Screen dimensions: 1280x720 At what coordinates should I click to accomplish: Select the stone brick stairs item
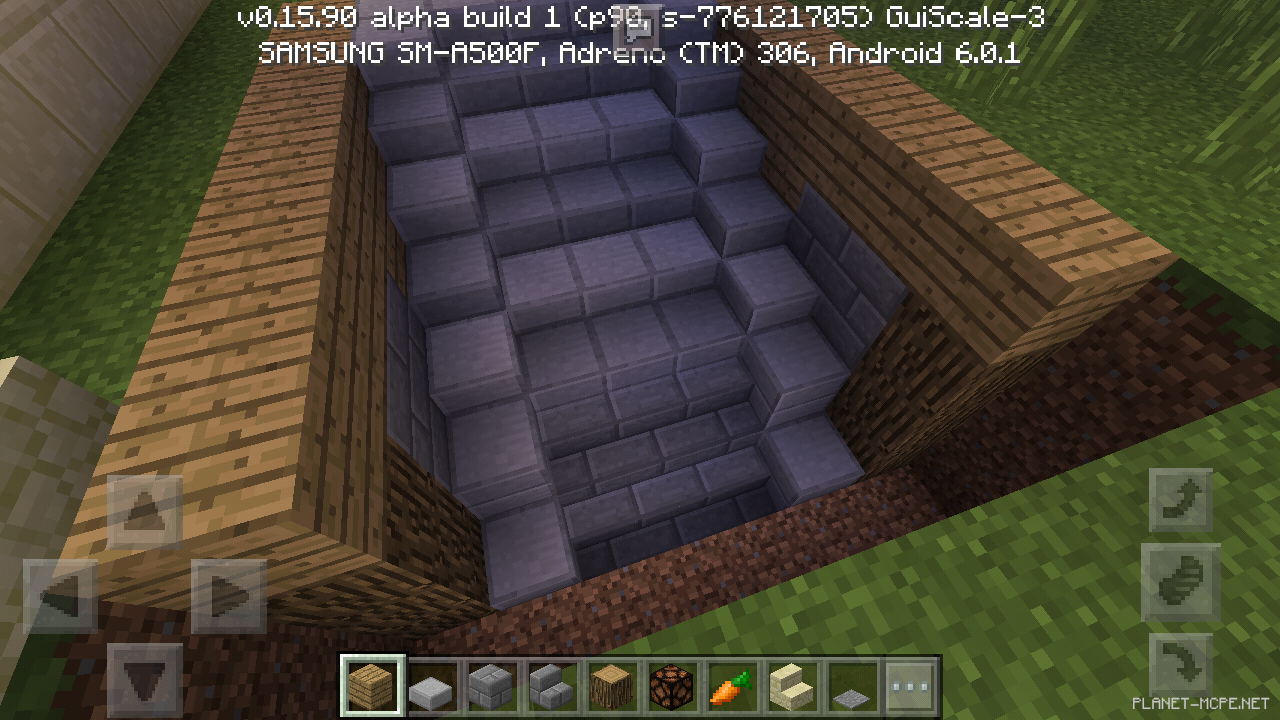pos(551,684)
